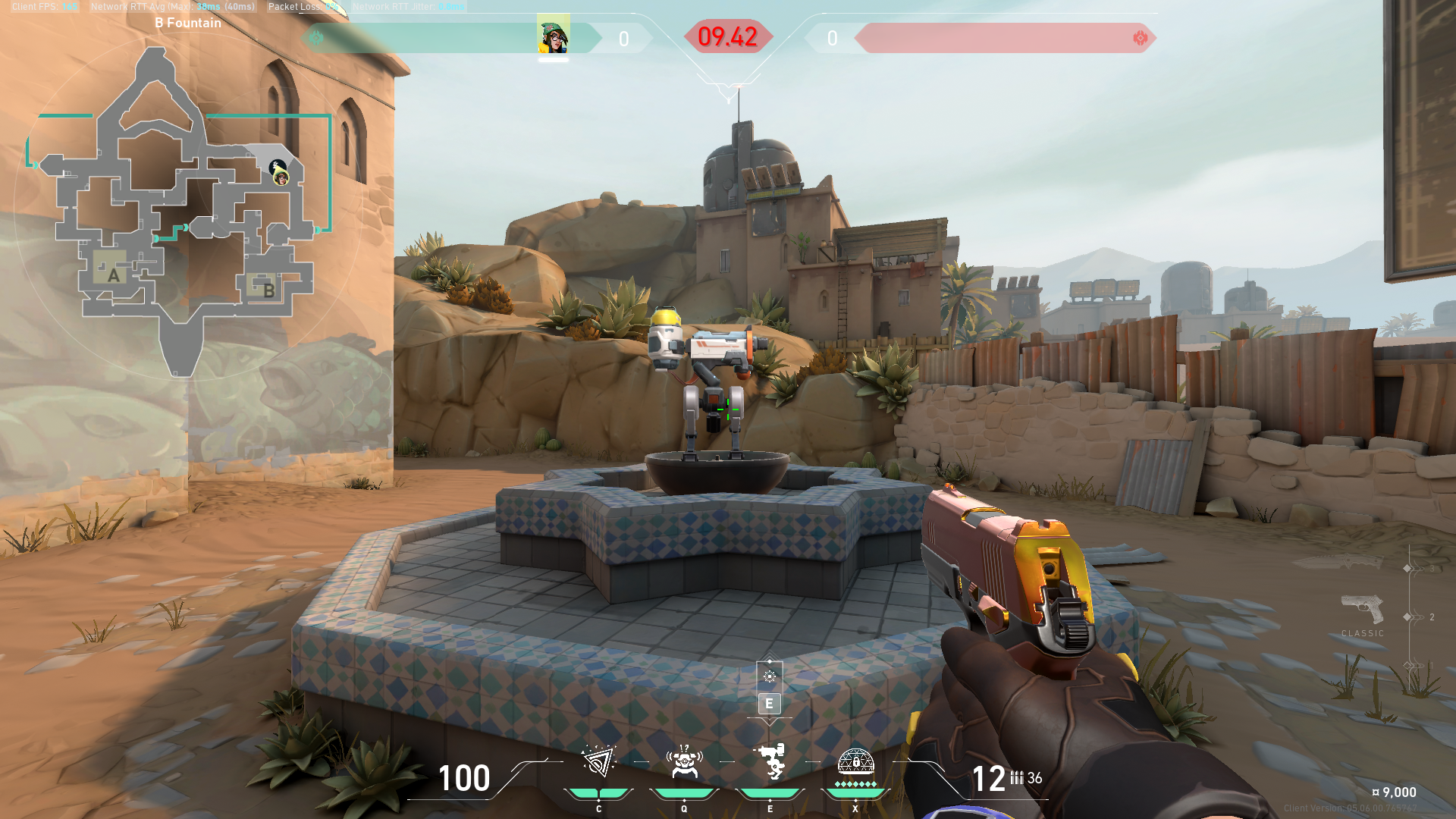
Task: Click the attacker team icon on score bar
Action: [316, 38]
